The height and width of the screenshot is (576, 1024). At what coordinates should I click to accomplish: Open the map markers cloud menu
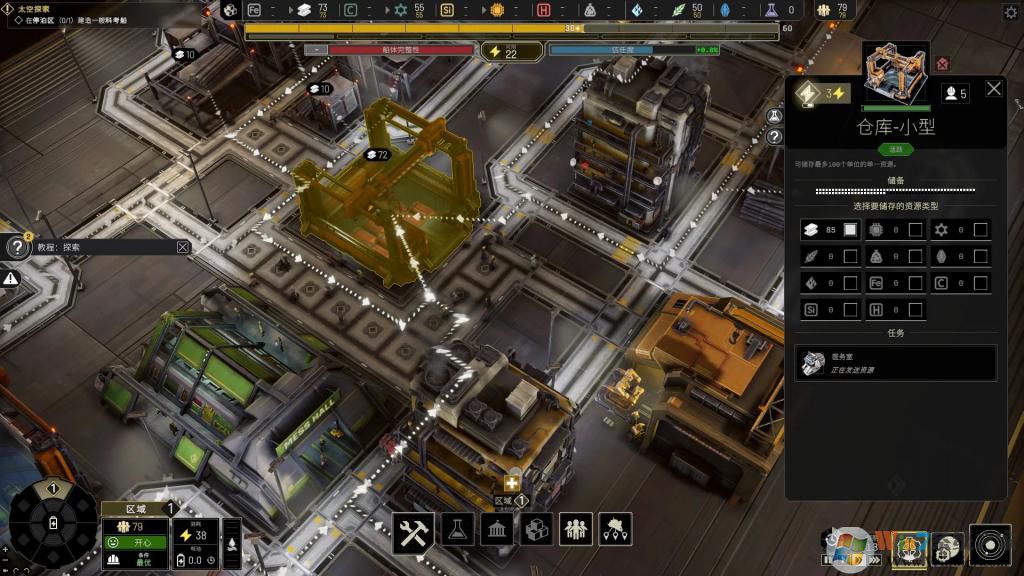[x=615, y=529]
